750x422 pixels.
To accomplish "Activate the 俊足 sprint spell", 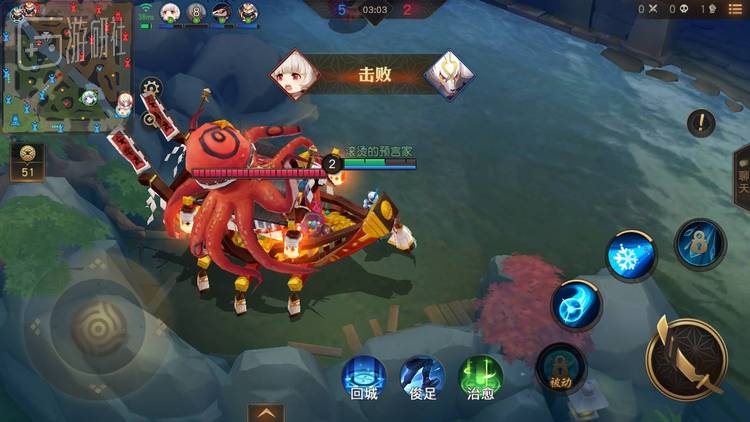I will (422, 378).
